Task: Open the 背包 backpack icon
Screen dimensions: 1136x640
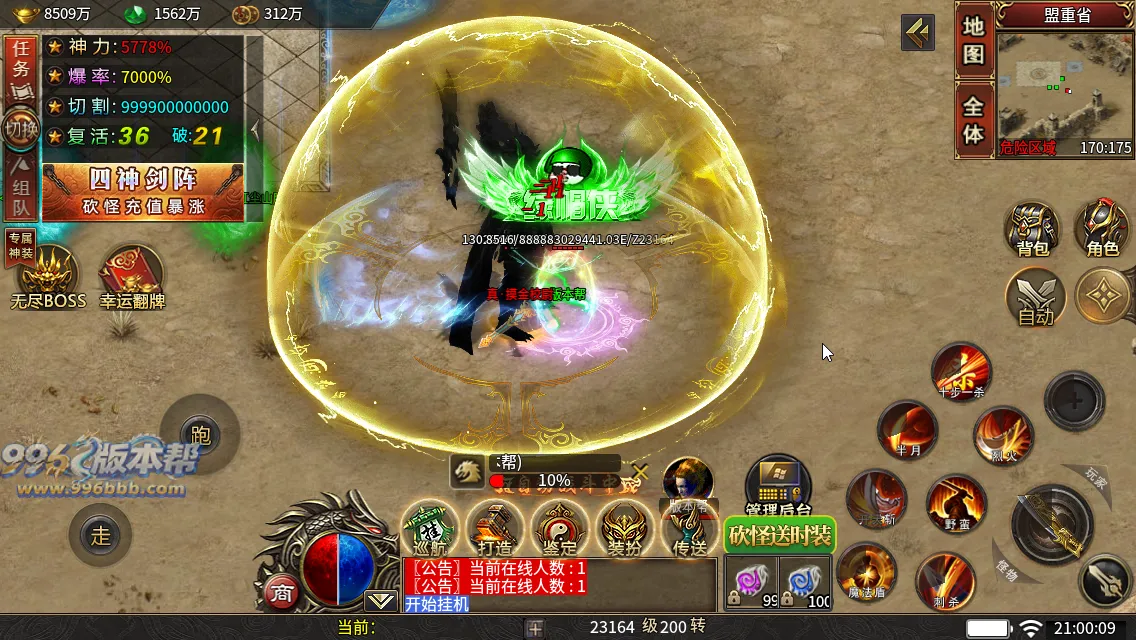Action: 1031,228
